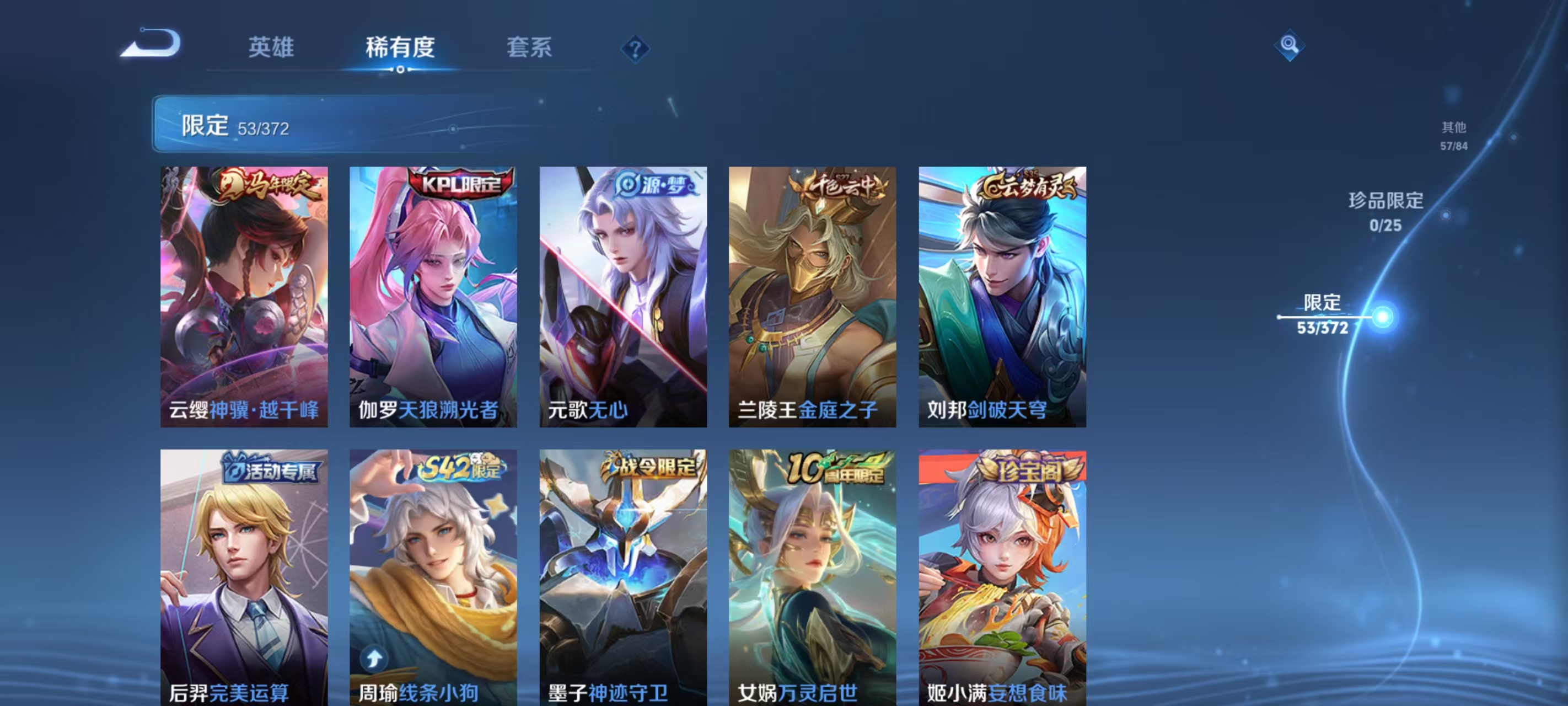Switch to the 套系 tab
1568x706 pixels.
[x=528, y=49]
